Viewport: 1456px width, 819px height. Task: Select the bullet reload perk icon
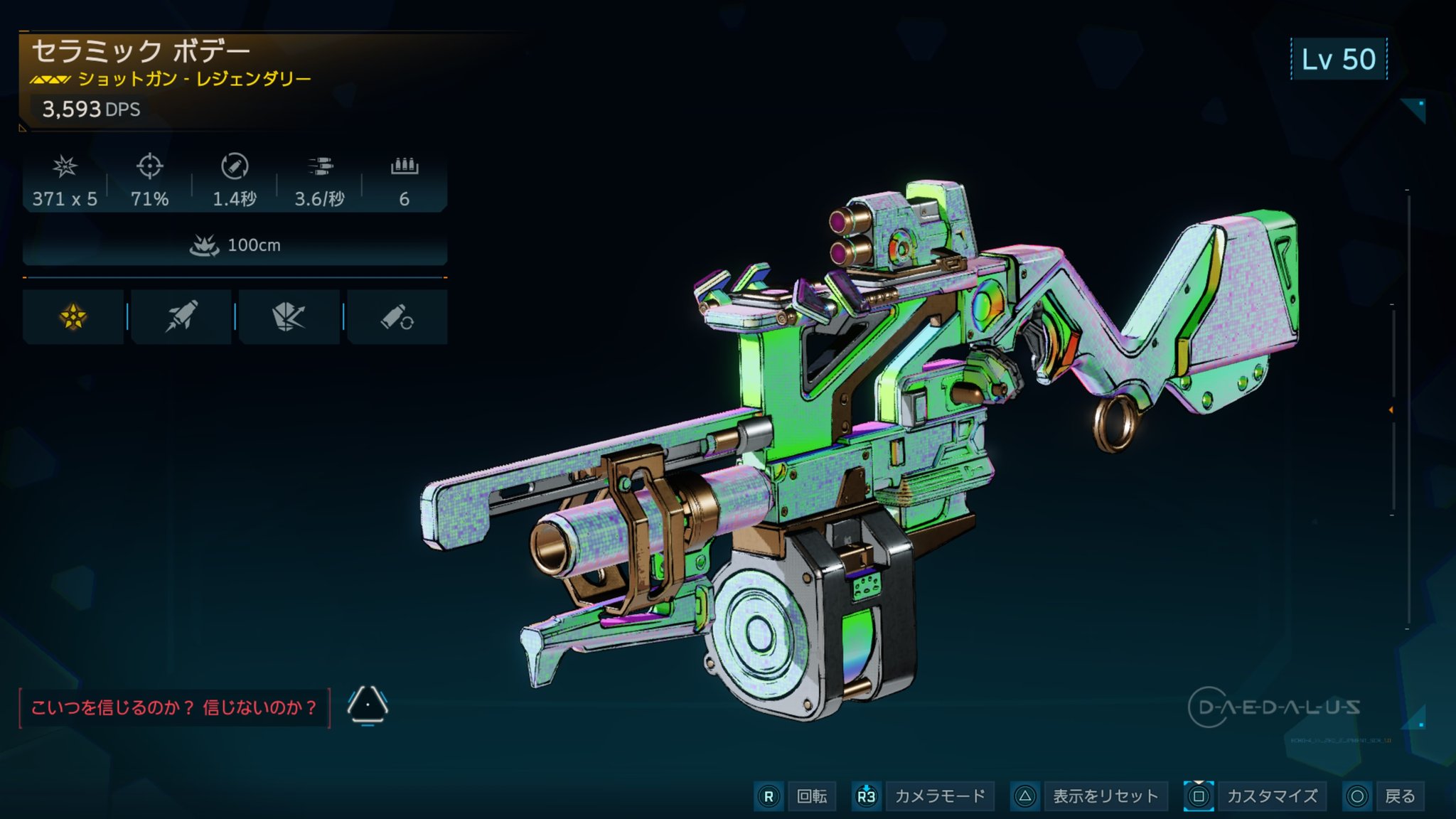397,317
